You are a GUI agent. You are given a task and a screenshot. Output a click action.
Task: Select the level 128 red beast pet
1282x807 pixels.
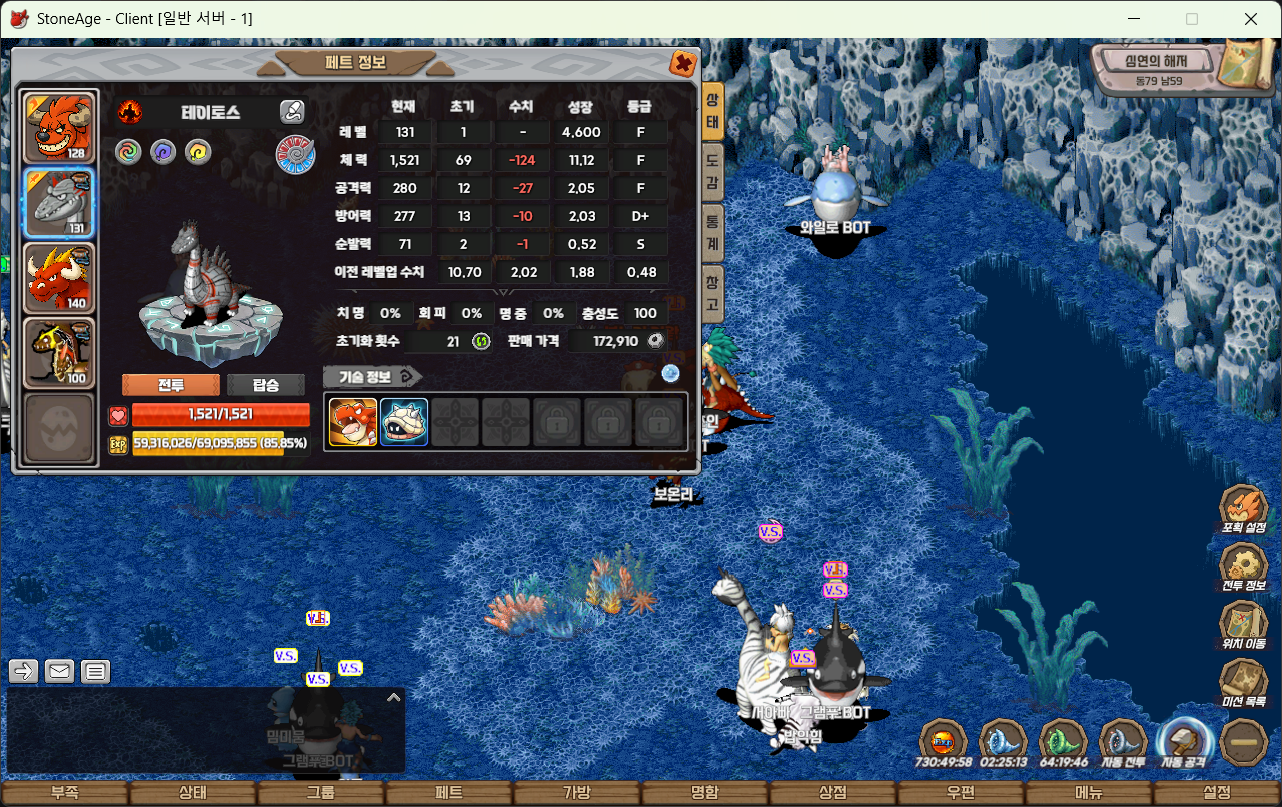59,127
